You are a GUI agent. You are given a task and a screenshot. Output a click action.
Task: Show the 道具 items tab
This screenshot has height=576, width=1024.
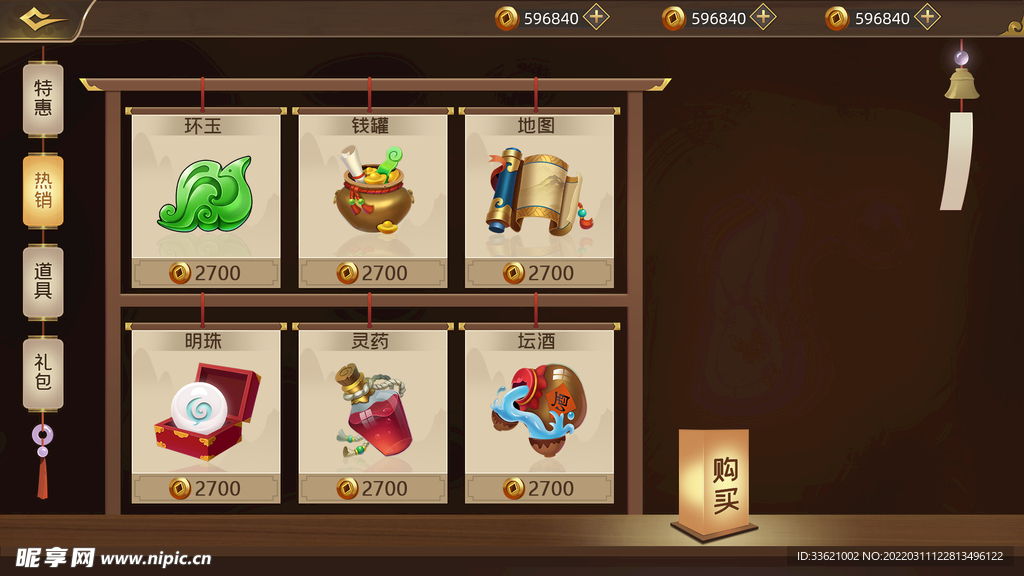pyautogui.click(x=43, y=281)
